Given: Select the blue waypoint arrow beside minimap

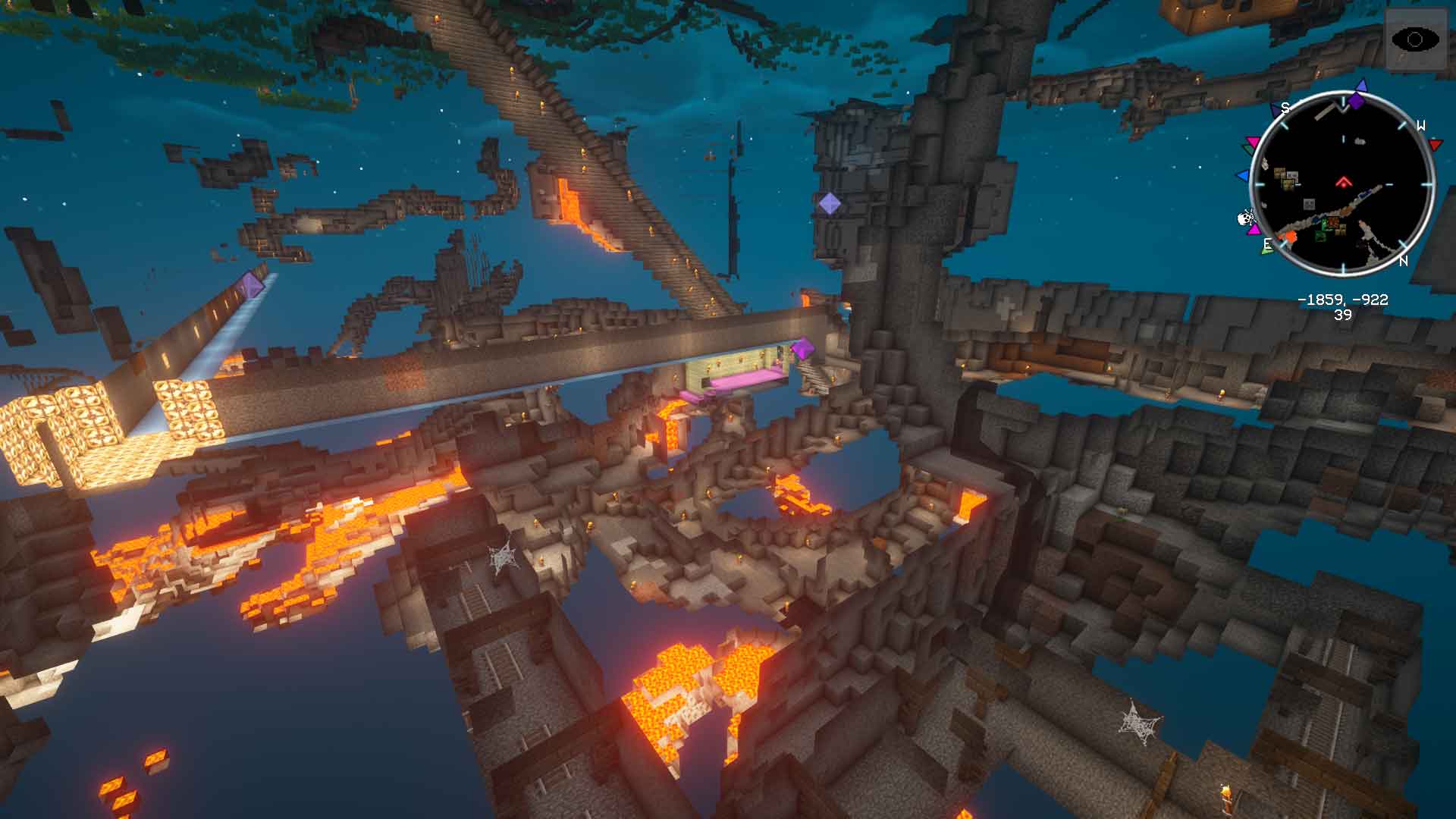Looking at the screenshot, I should click(x=1242, y=176).
